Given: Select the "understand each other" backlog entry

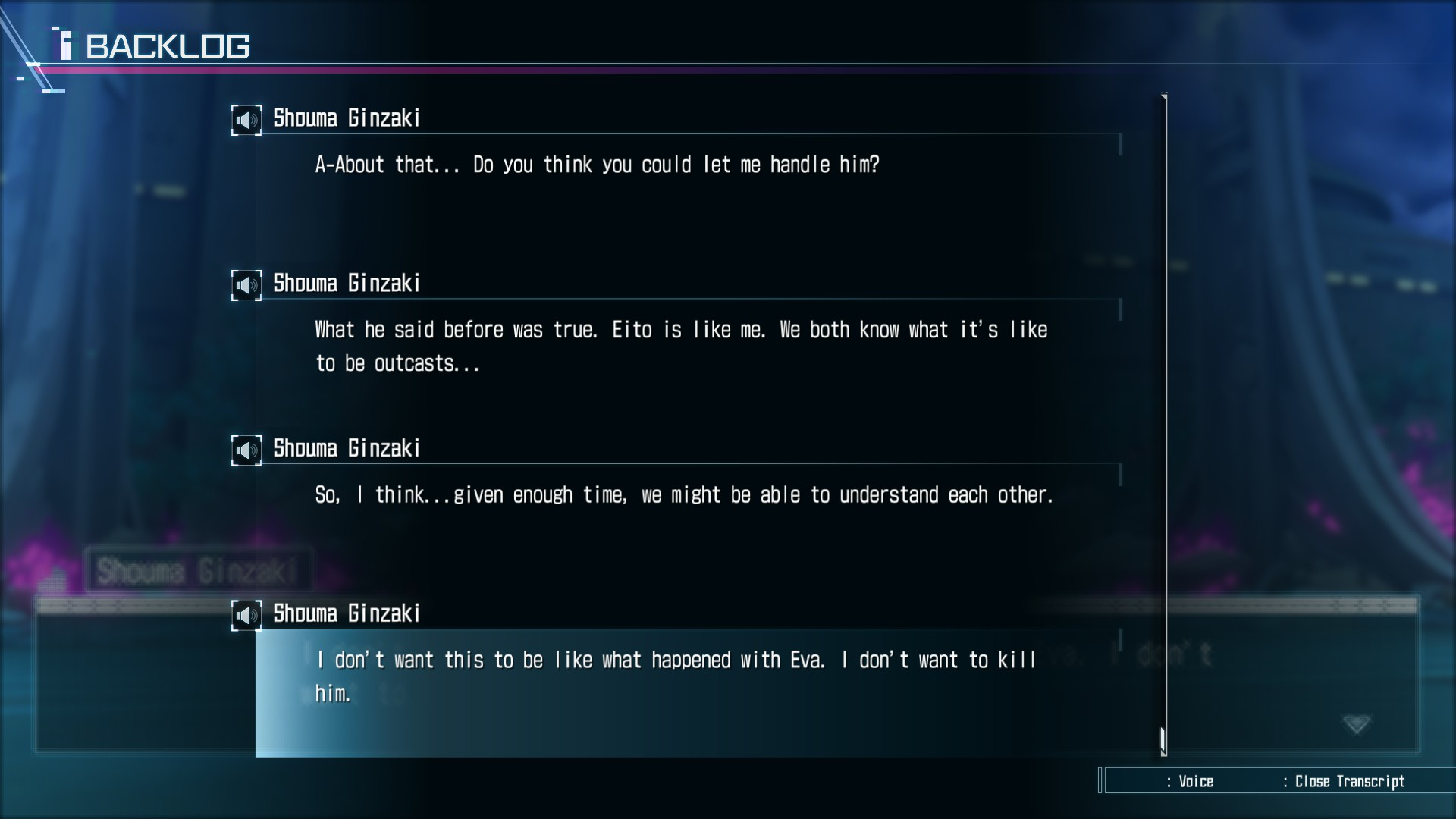Looking at the screenshot, I should 683,495.
